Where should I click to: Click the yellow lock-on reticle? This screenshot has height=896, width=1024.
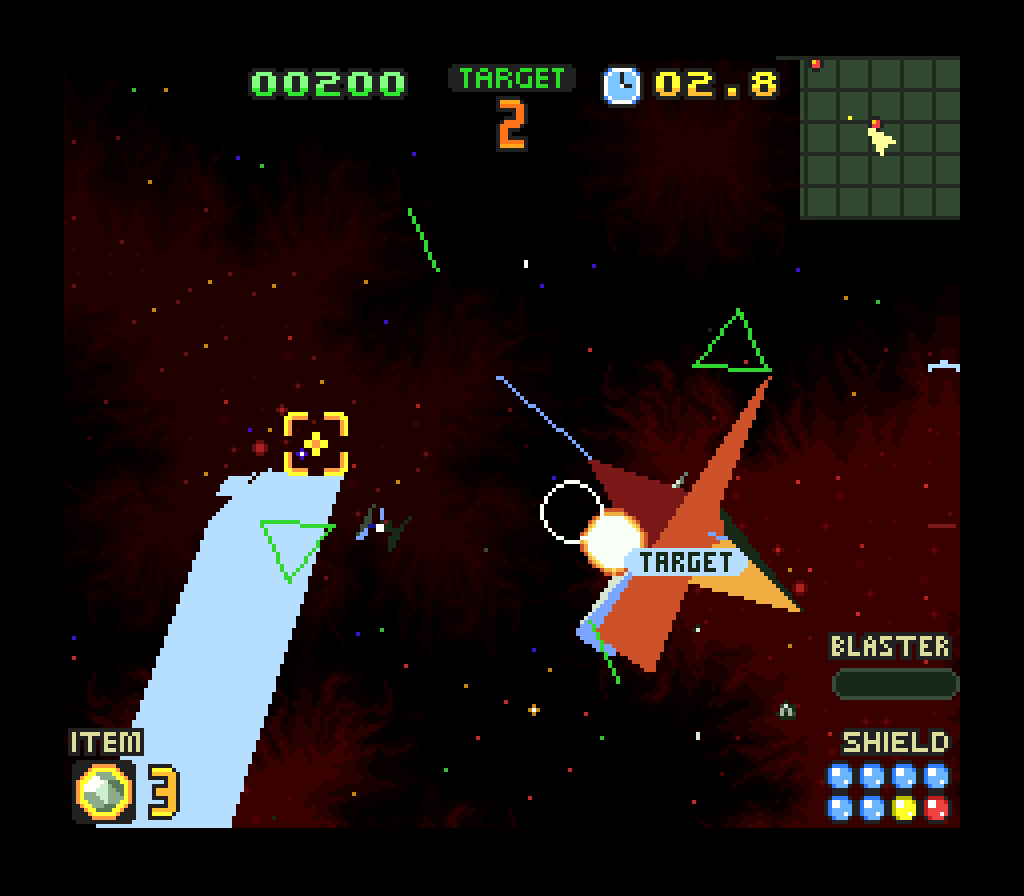coord(316,443)
